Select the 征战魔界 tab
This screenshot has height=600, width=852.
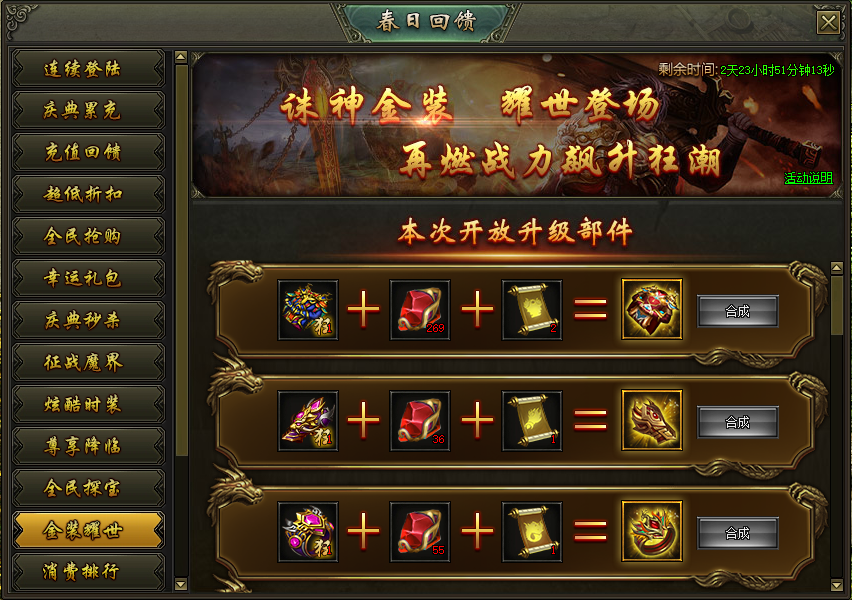[88, 362]
